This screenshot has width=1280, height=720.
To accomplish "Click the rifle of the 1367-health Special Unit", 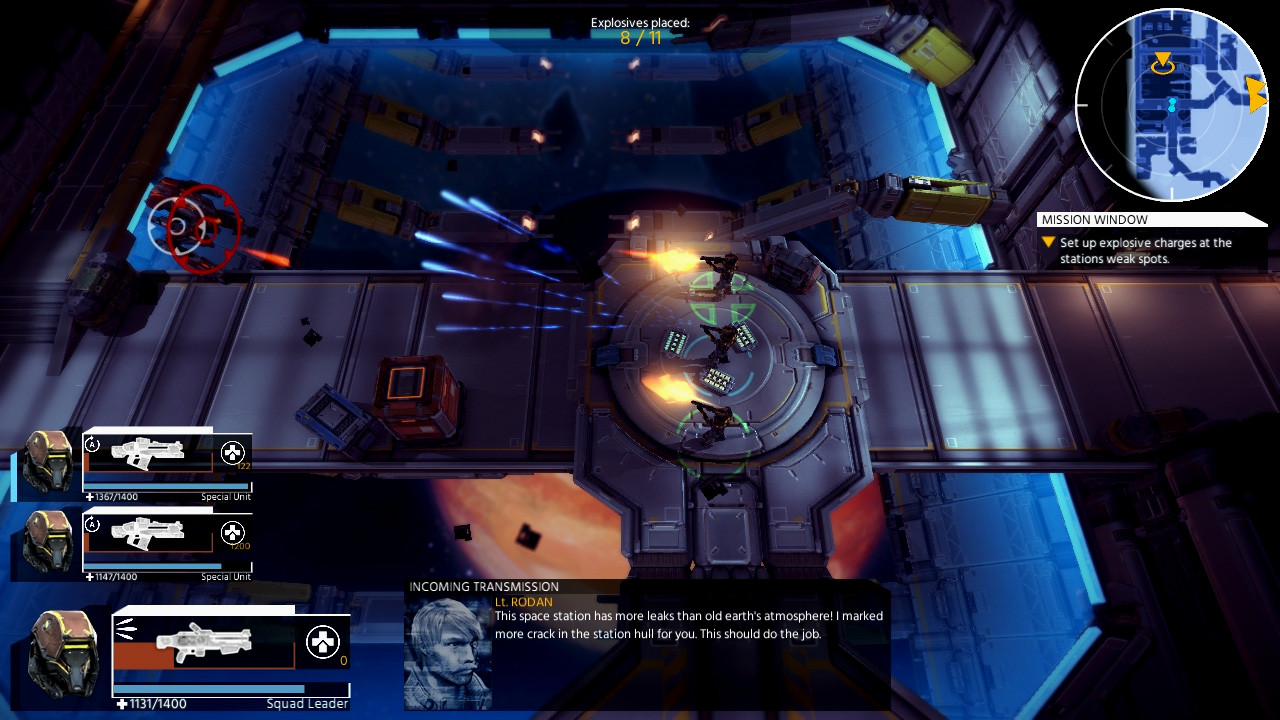I will (x=148, y=454).
